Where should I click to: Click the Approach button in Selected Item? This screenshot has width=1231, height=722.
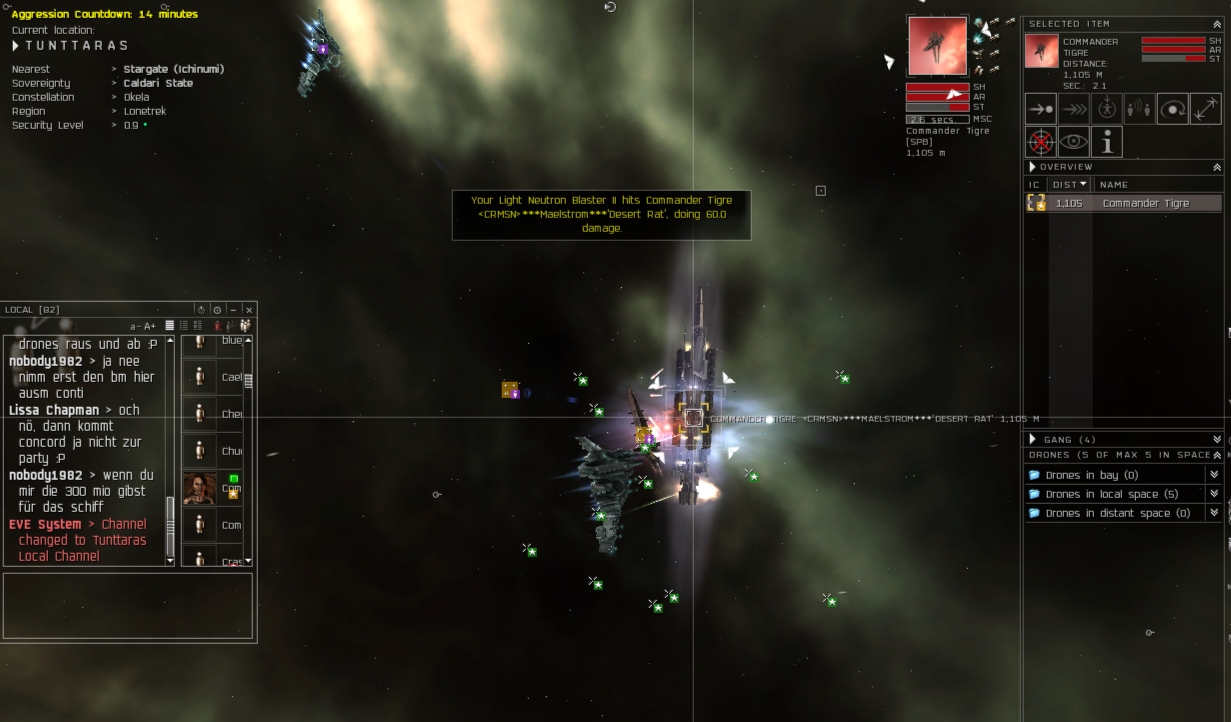tap(1041, 109)
